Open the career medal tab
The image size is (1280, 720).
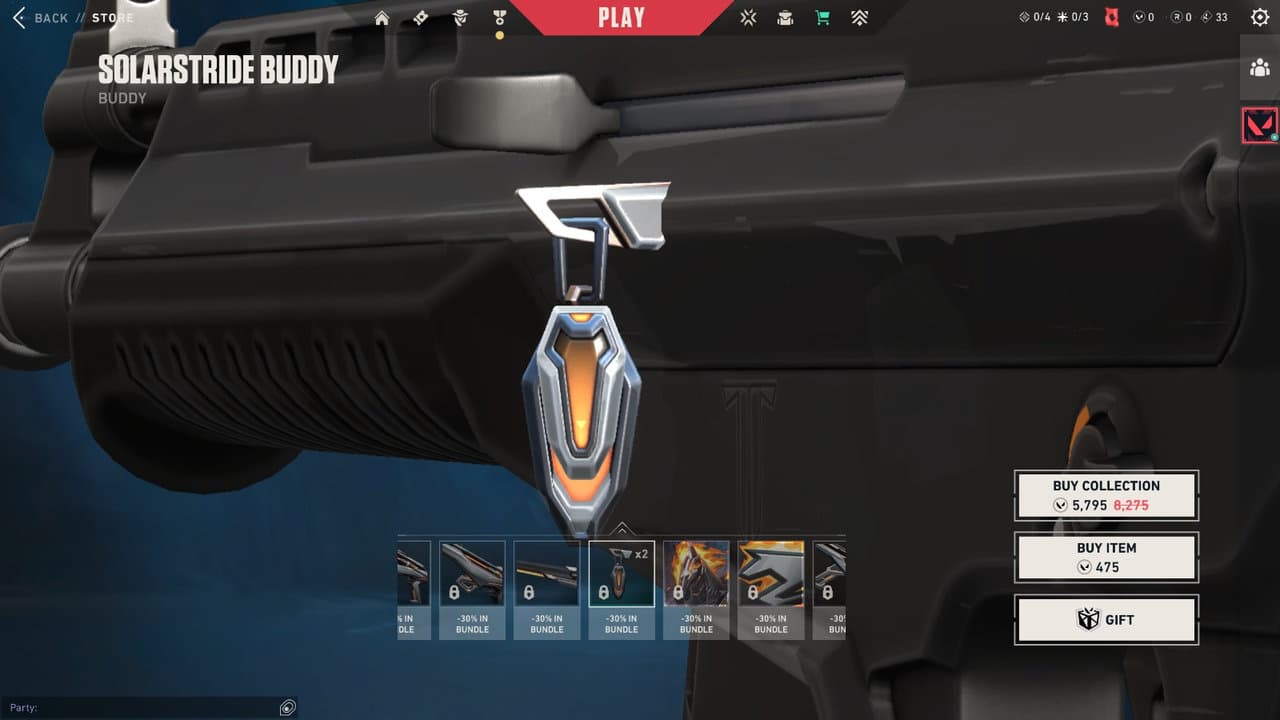coord(499,18)
